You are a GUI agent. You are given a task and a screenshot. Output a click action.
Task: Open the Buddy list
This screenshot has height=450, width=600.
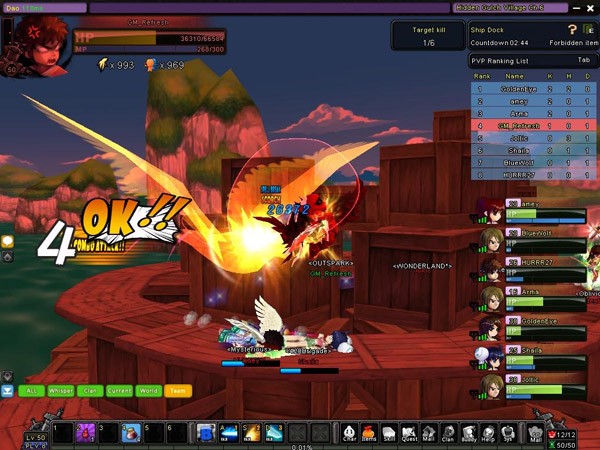tap(468, 432)
